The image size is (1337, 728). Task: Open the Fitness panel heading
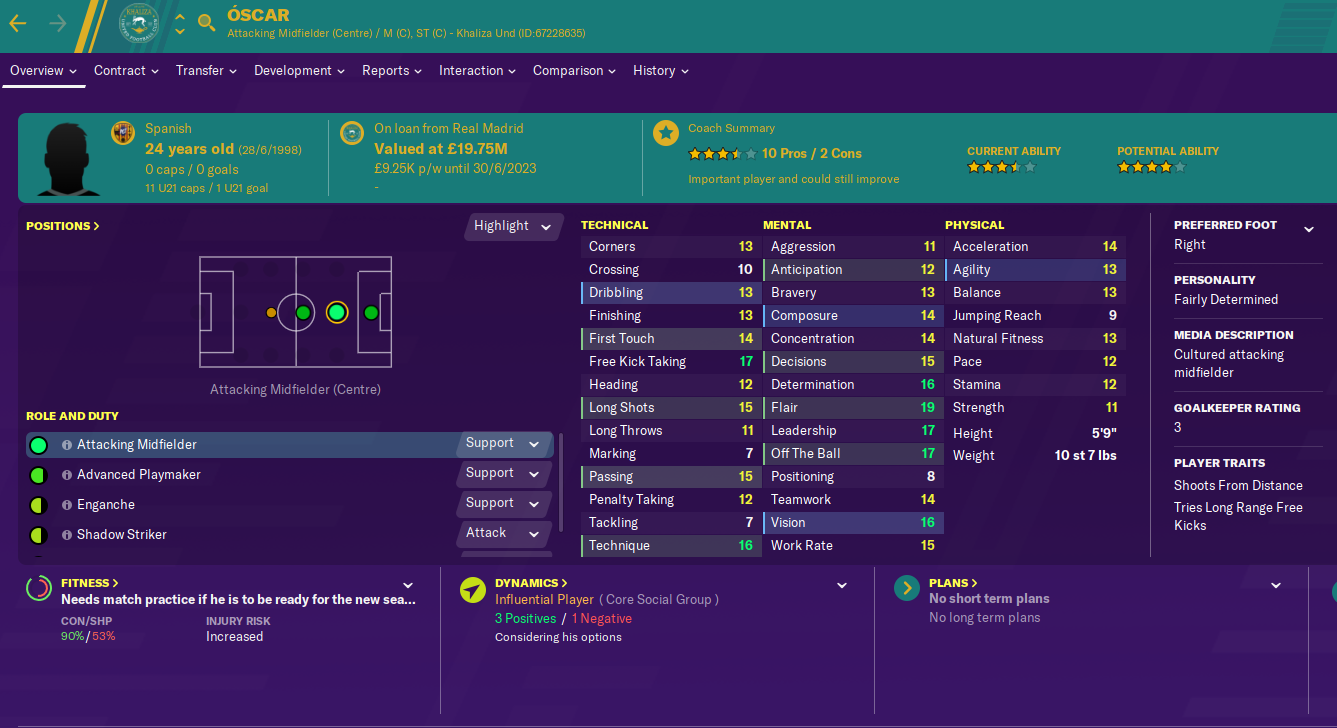(x=89, y=583)
